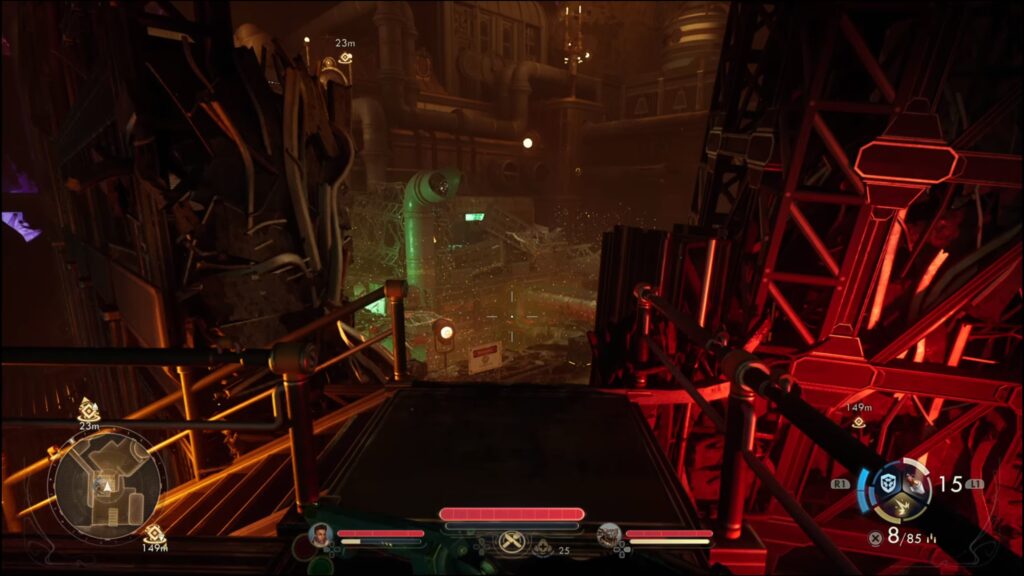Activate the crossed-tools wrench icon

point(511,541)
